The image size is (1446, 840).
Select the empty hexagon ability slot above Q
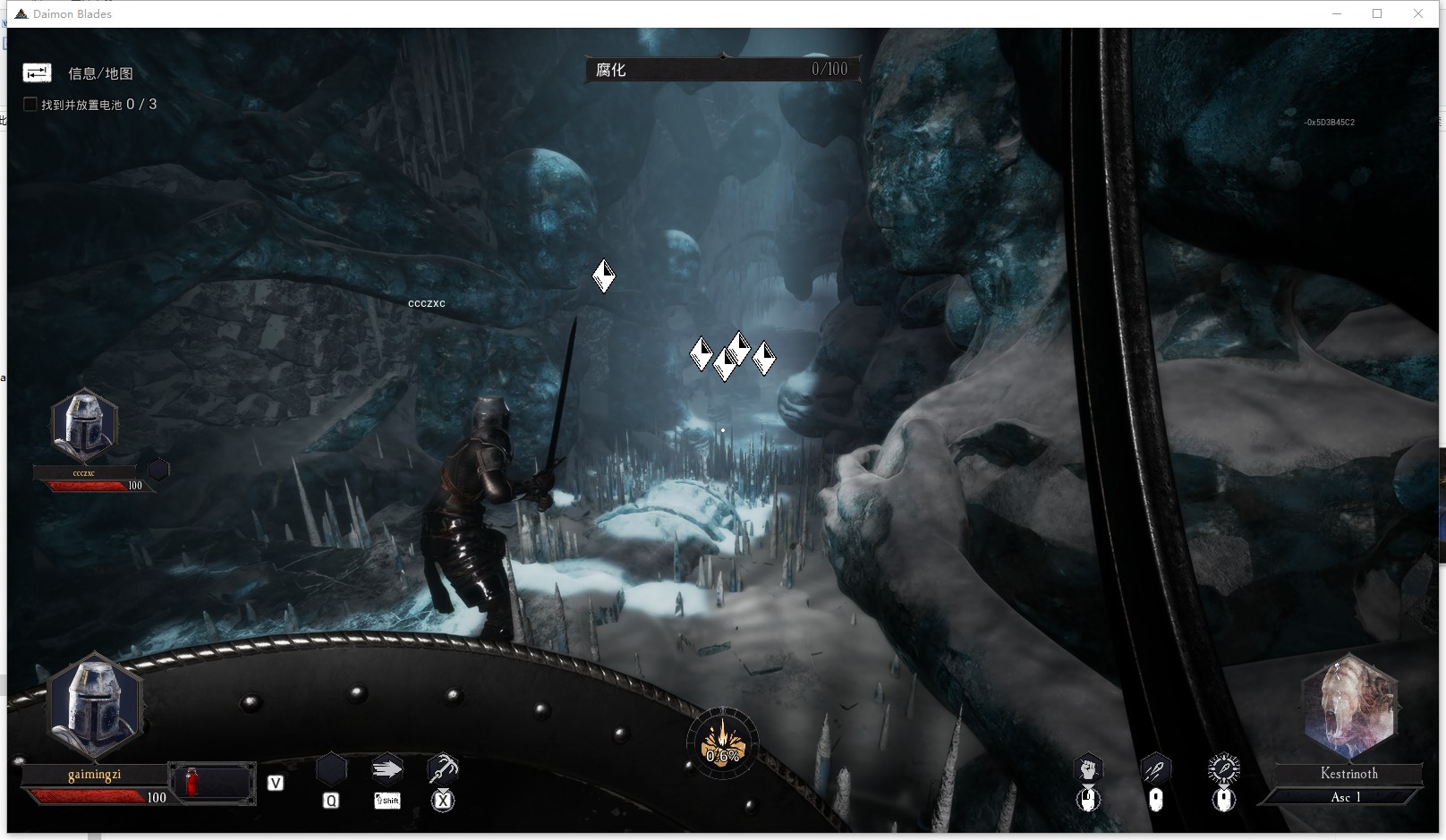point(331,769)
